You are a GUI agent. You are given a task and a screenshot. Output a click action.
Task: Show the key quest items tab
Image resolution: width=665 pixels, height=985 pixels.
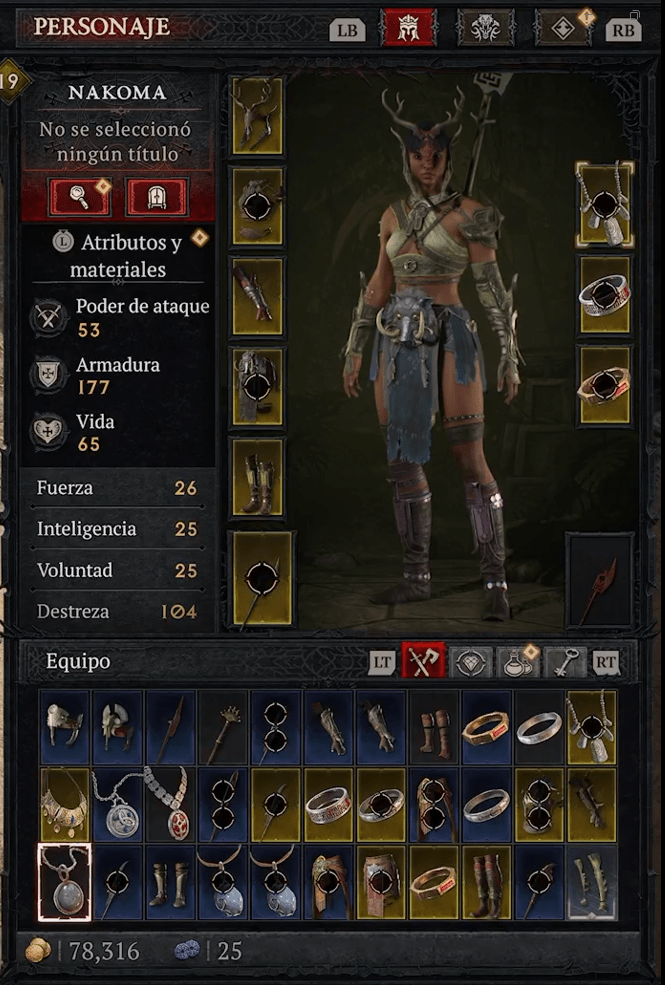(x=565, y=661)
